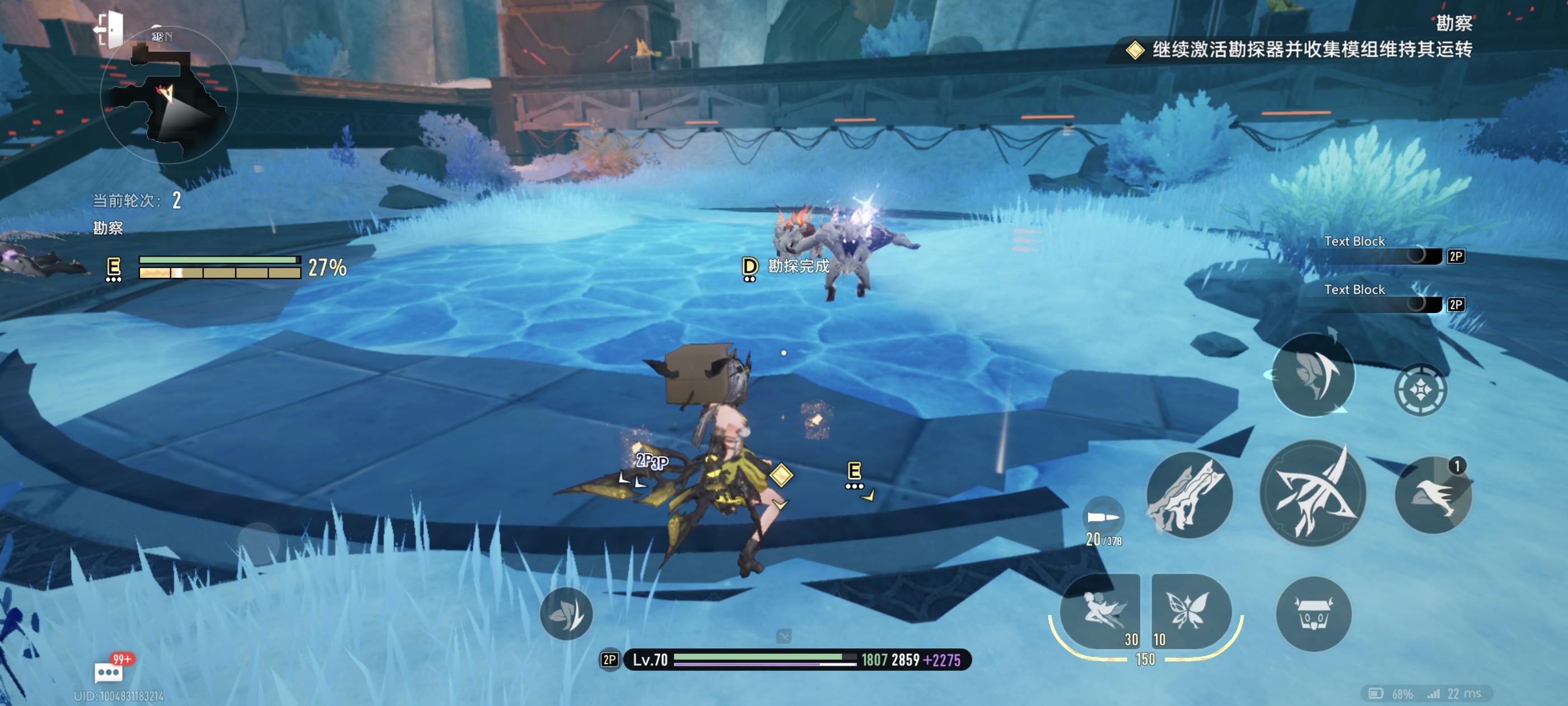Viewport: 1568px width, 706px height.
Task: Tap the leaf icon button at bottom center
Action: click(566, 614)
